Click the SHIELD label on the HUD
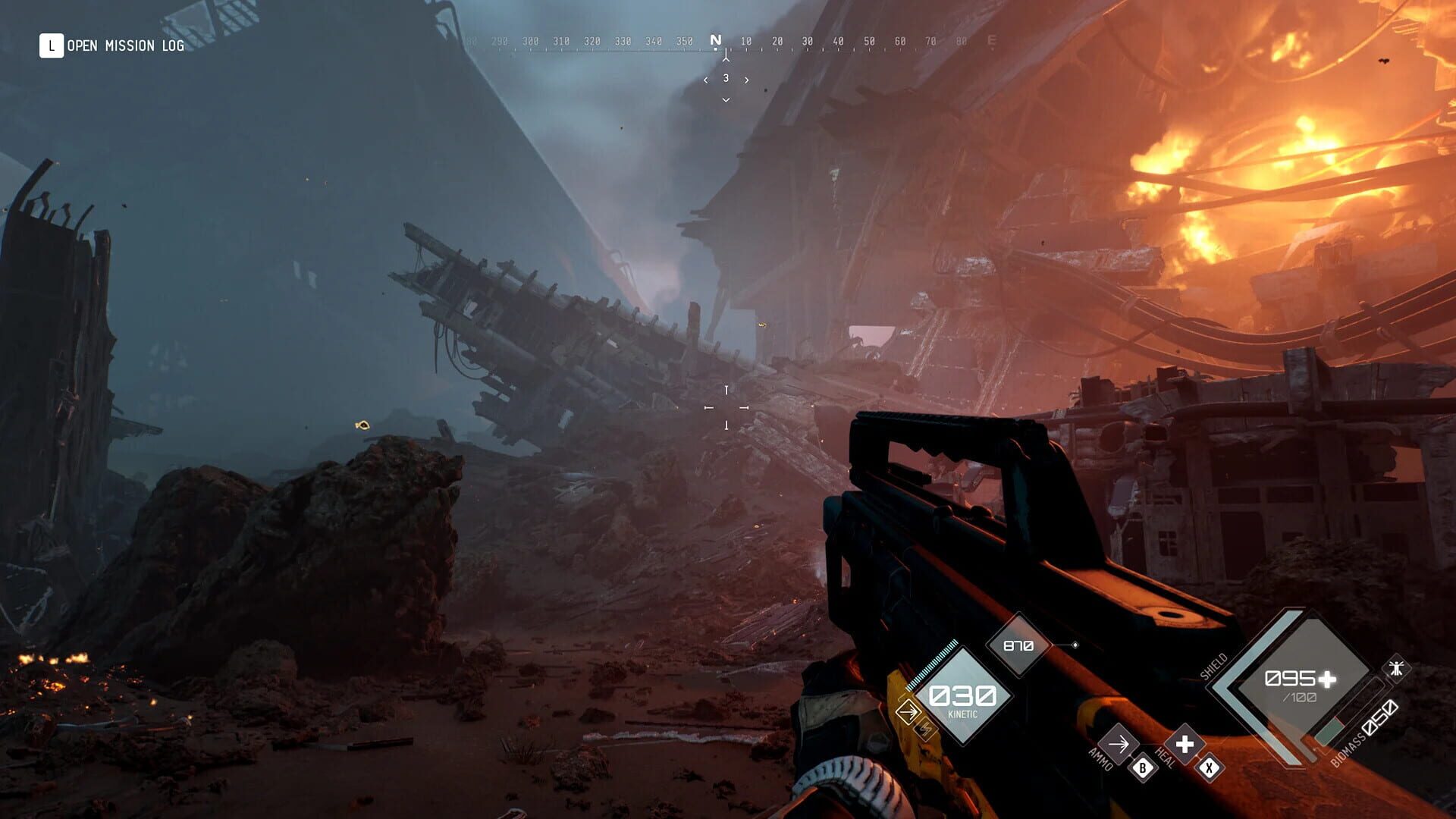The height and width of the screenshot is (819, 1456). [1215, 665]
